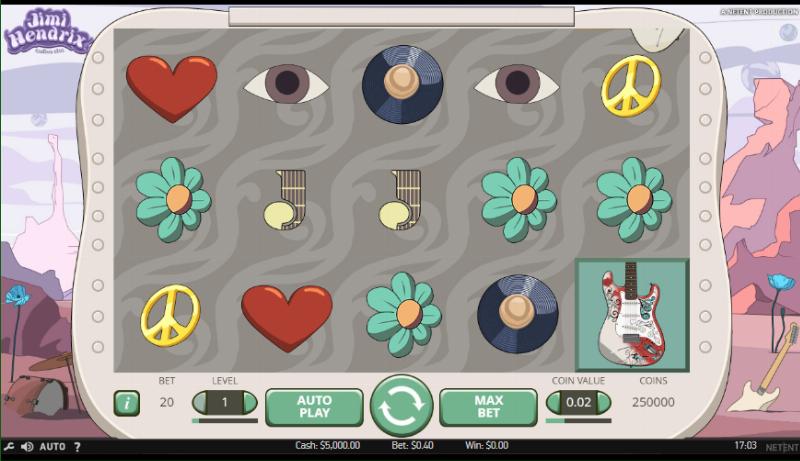The image size is (800, 461).
Task: Open game settings with the wrench icon
Action: coord(8,446)
